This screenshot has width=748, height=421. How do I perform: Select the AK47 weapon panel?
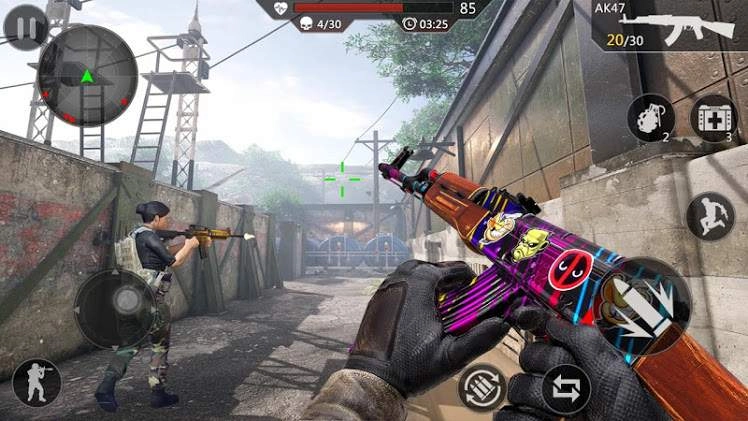(669, 25)
